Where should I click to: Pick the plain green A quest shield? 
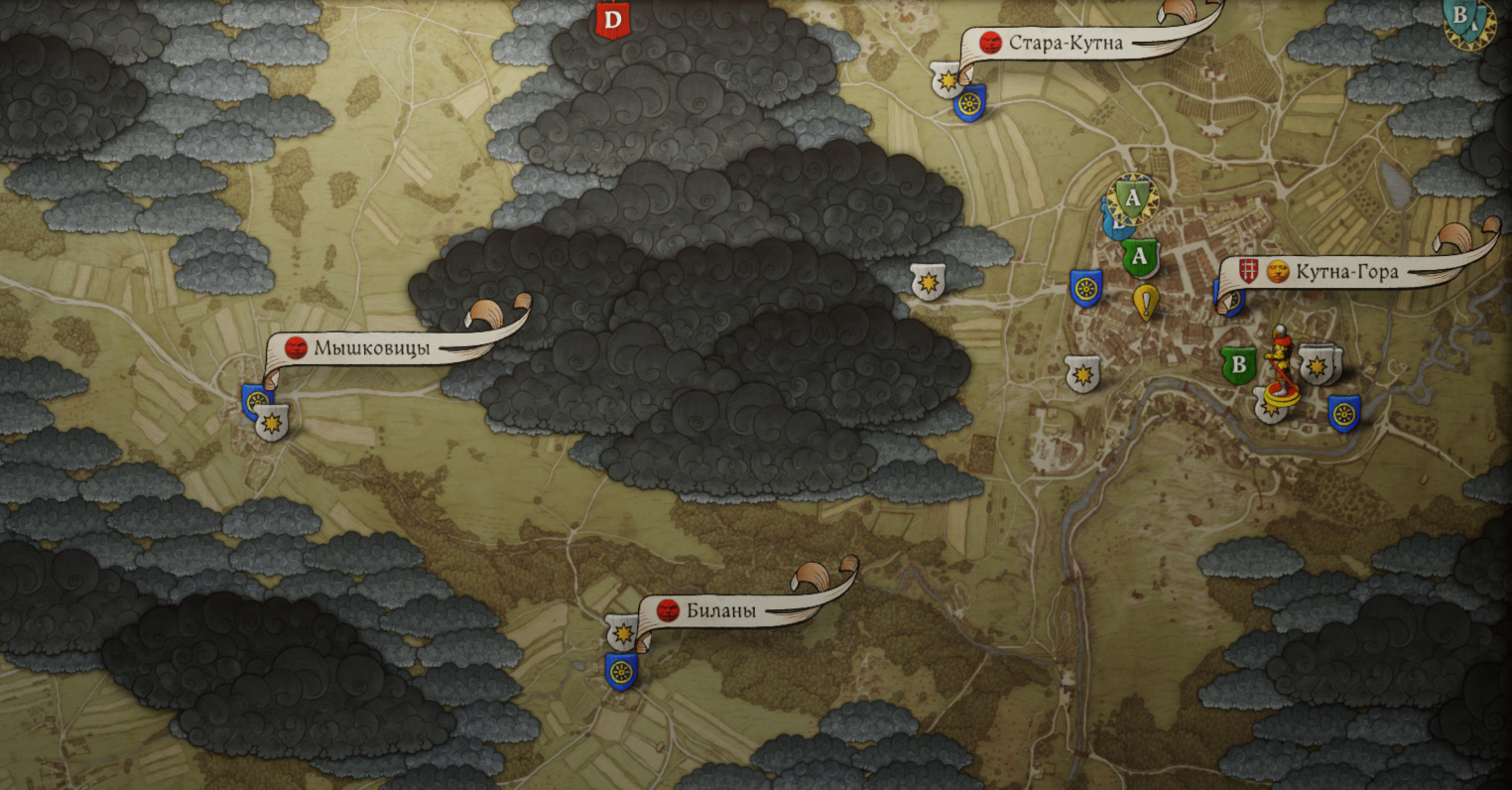(x=1140, y=258)
